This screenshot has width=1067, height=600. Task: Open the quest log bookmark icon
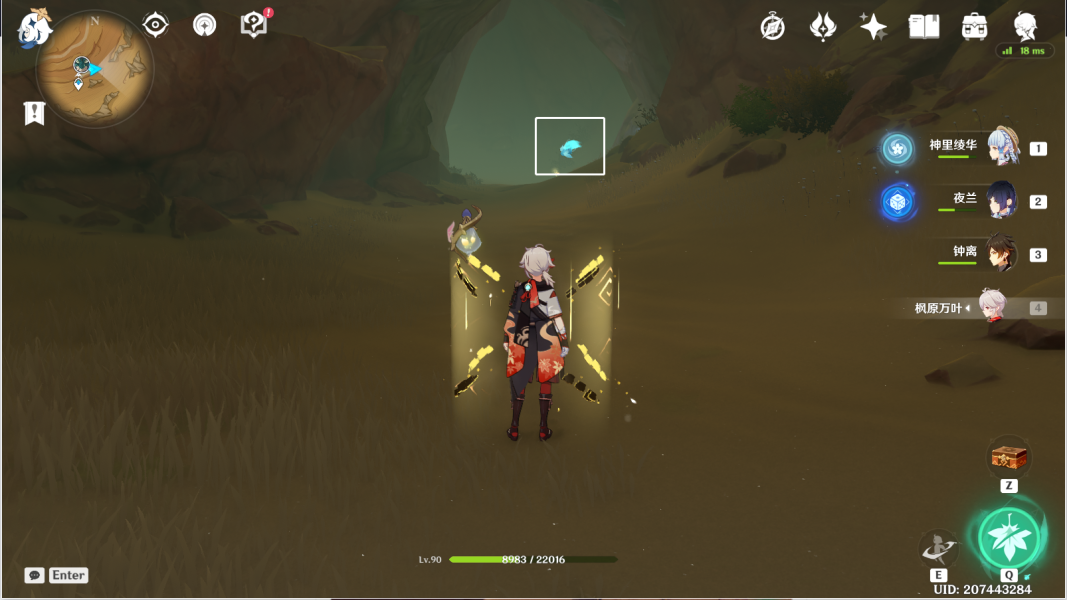35,113
